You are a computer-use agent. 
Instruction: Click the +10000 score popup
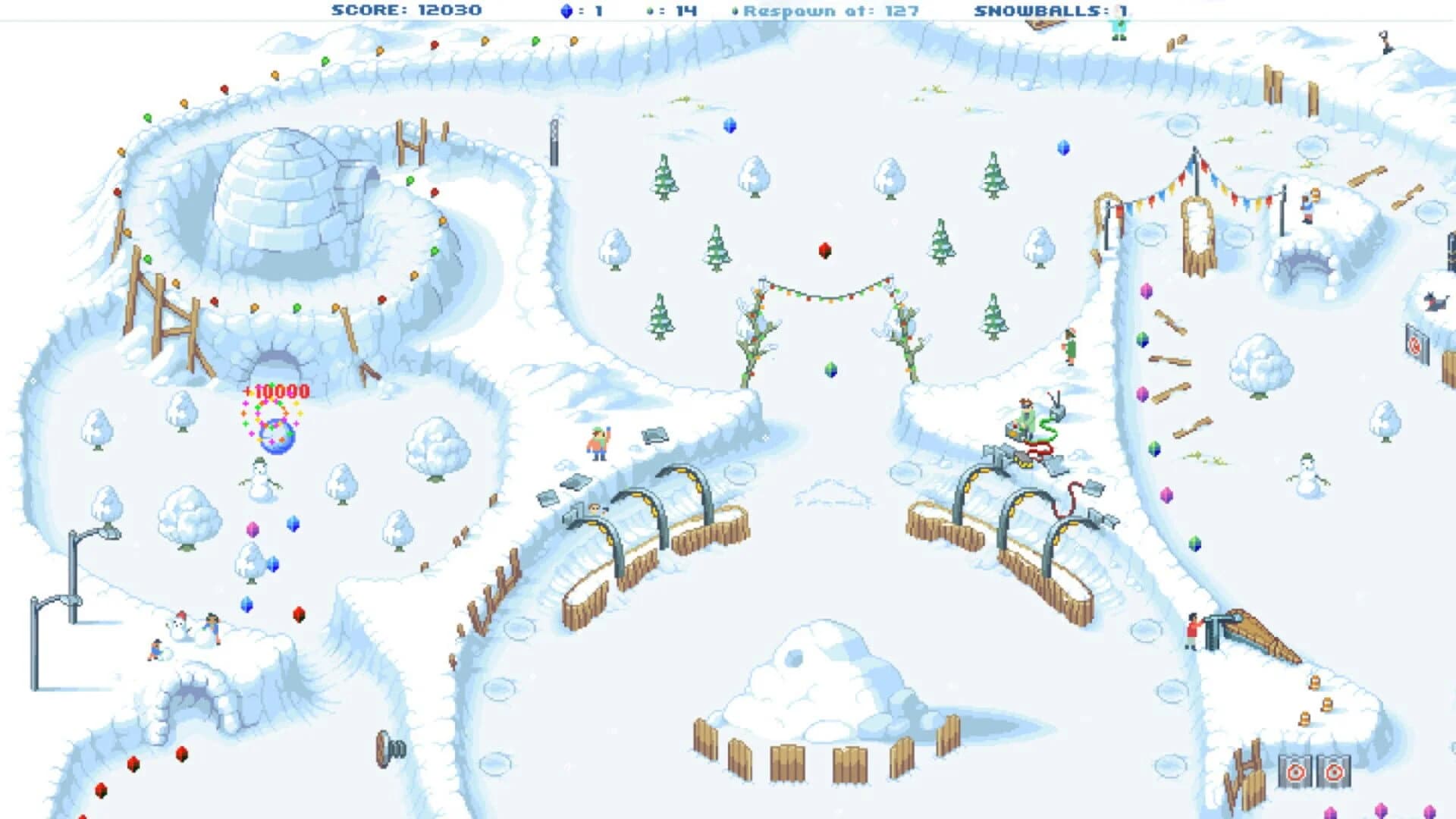[x=275, y=392]
